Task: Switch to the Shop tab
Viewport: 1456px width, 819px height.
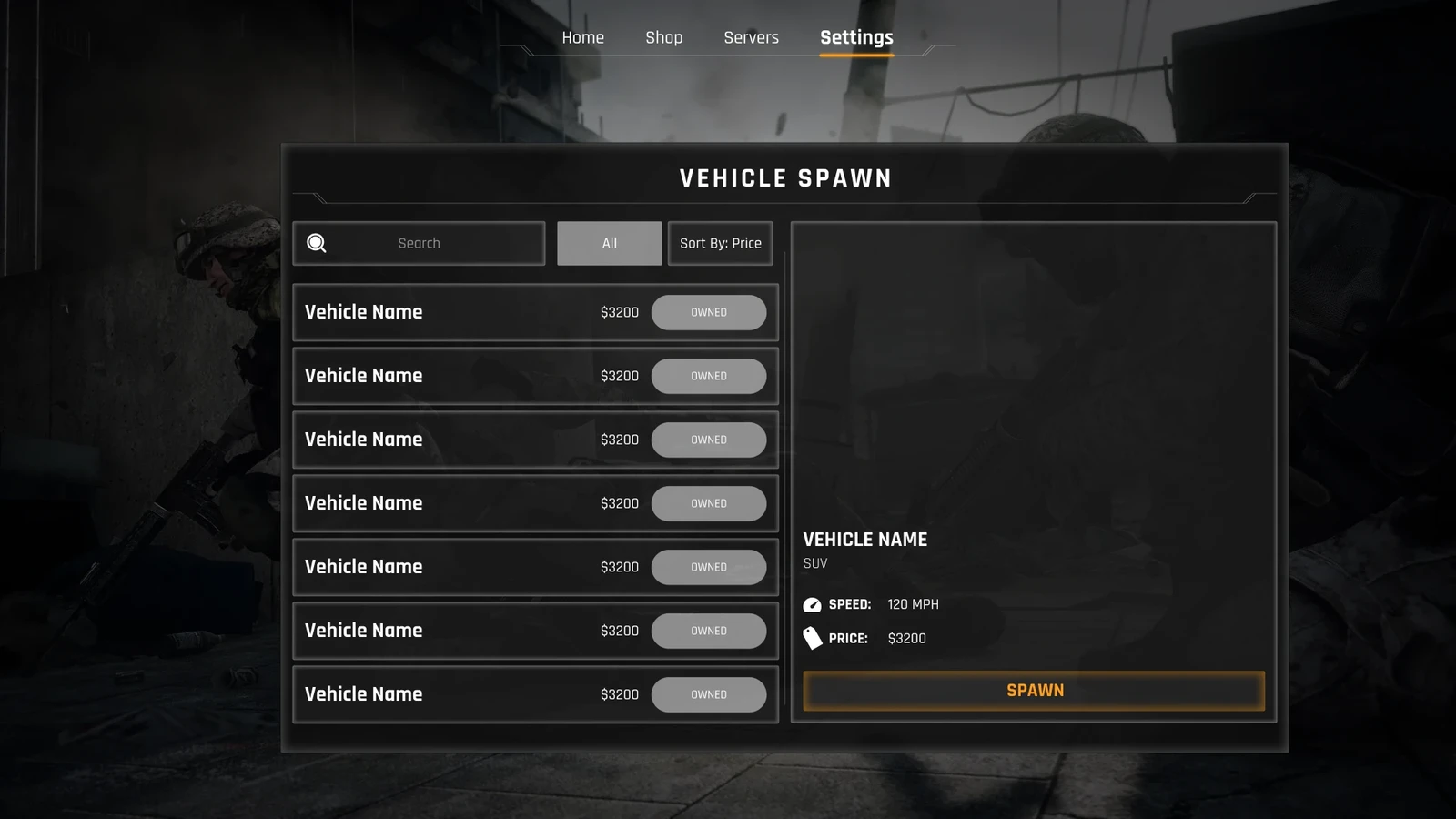Action: click(x=663, y=37)
